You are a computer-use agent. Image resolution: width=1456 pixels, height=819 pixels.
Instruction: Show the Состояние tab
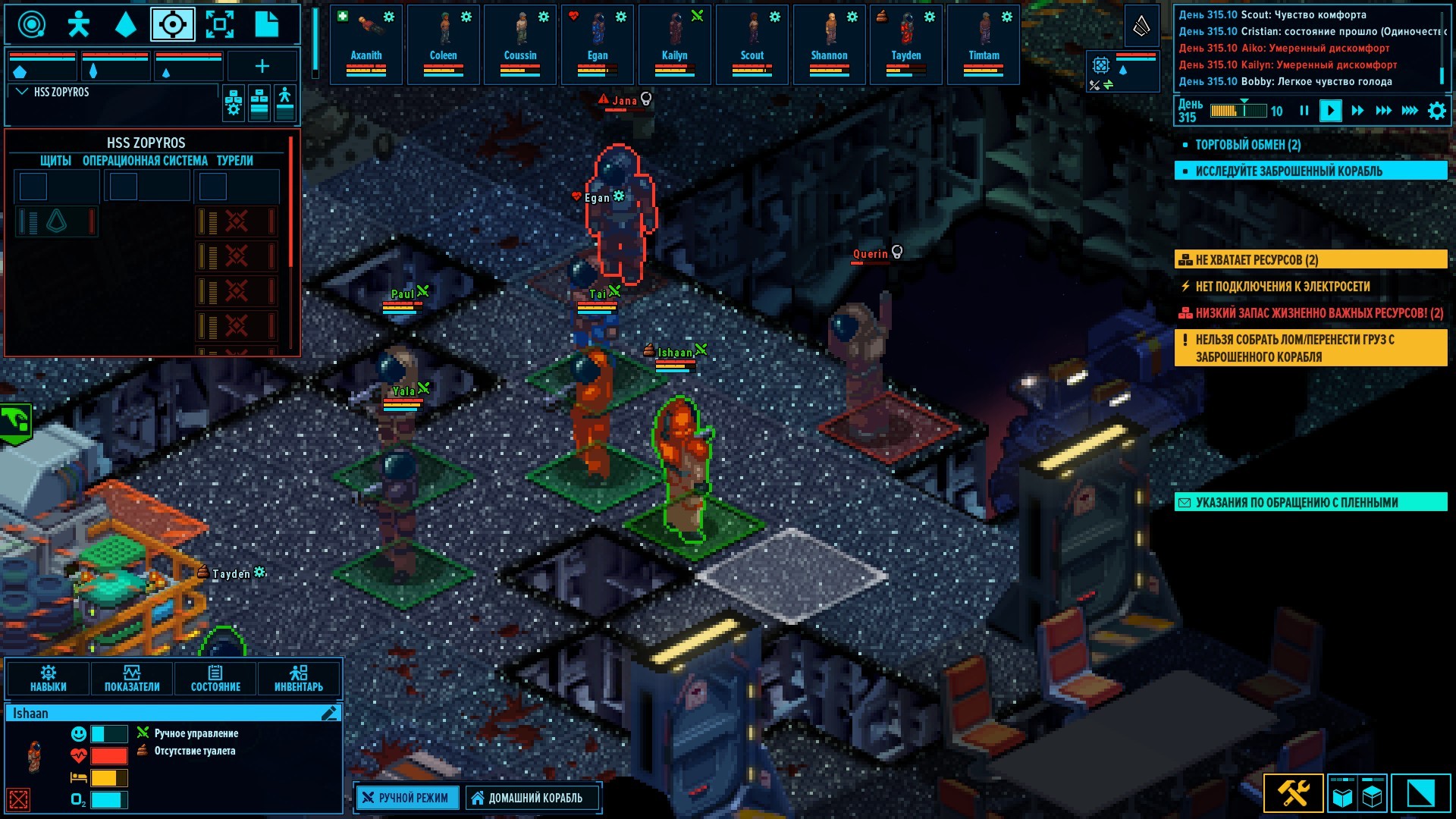[x=215, y=678]
